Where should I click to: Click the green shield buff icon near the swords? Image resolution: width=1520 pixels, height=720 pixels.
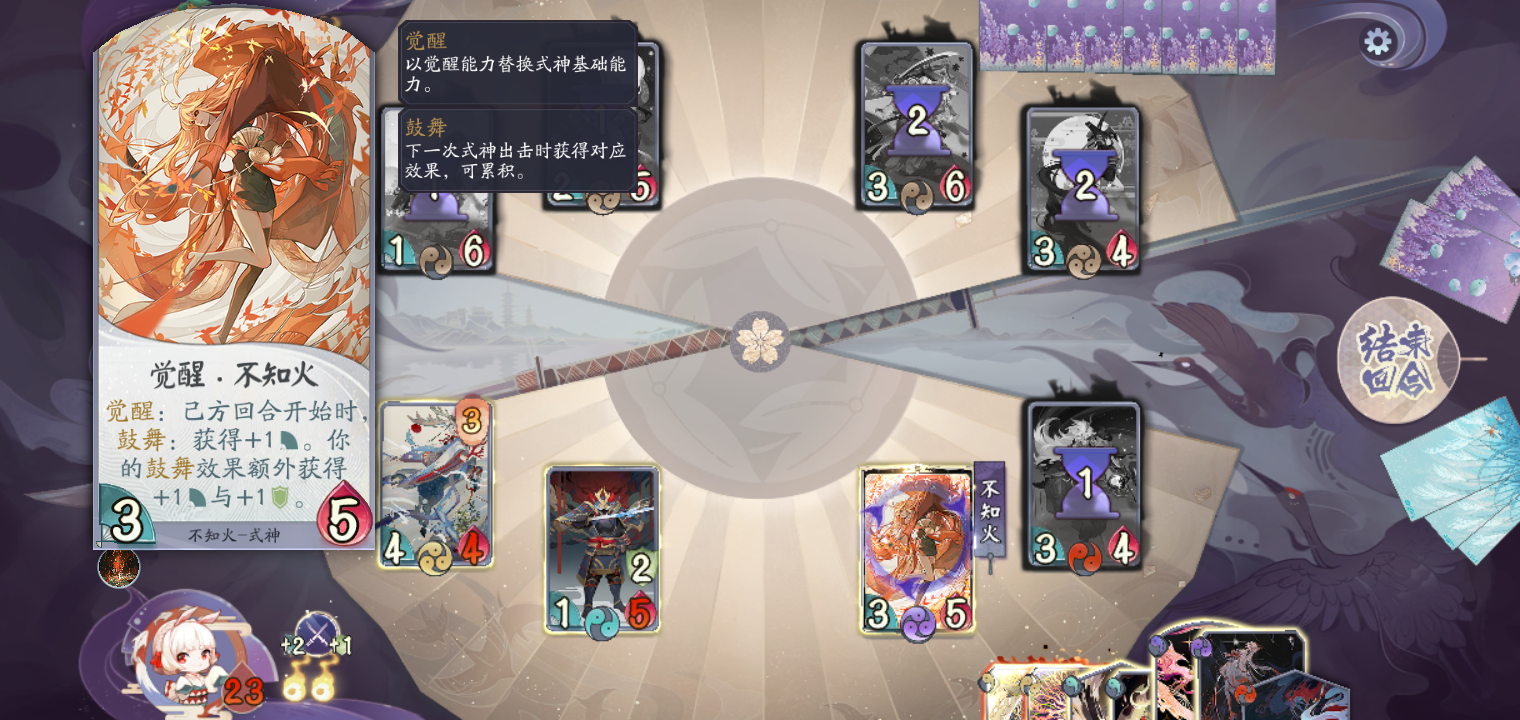tap(341, 645)
